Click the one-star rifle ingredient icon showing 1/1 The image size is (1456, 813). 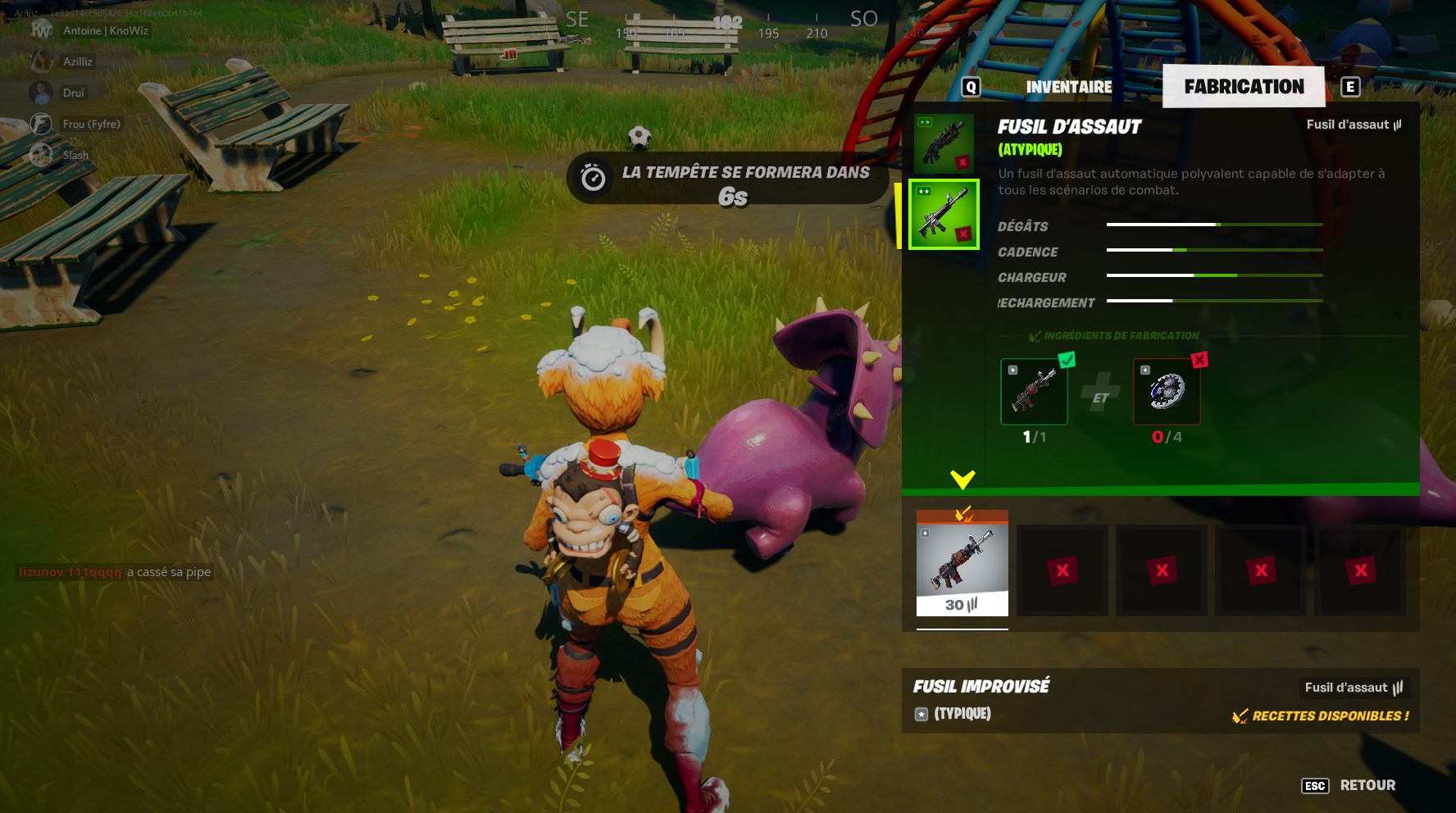1034,392
